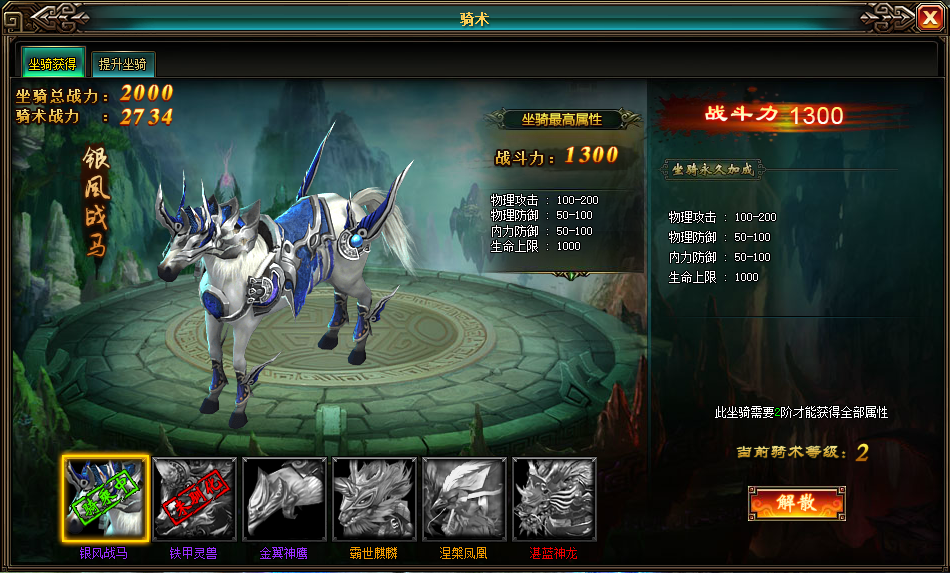Screen dimensions: 950x573
Task: Close the 骑术 mount window
Action: (x=929, y=17)
